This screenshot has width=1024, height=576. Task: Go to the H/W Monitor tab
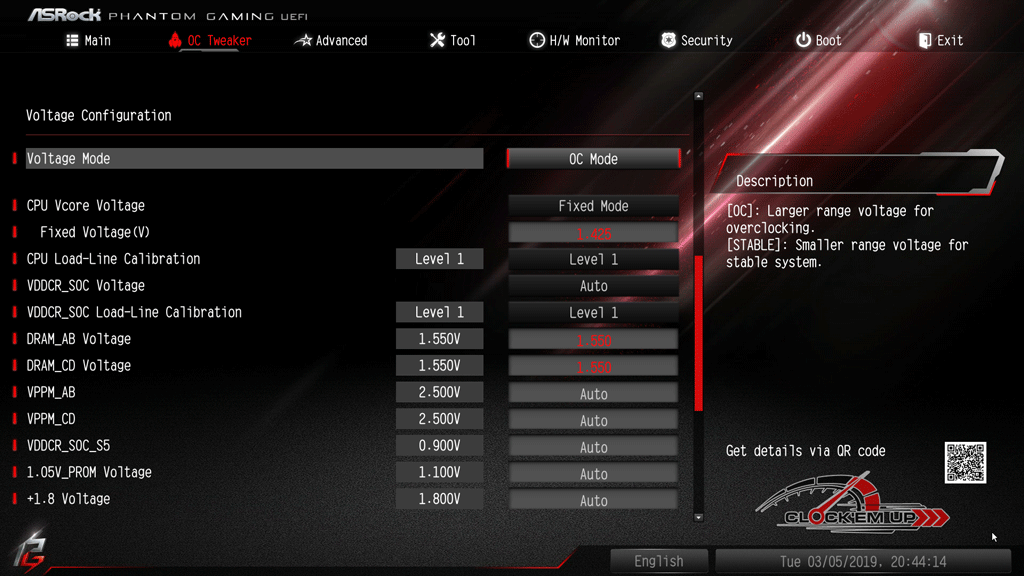[574, 41]
